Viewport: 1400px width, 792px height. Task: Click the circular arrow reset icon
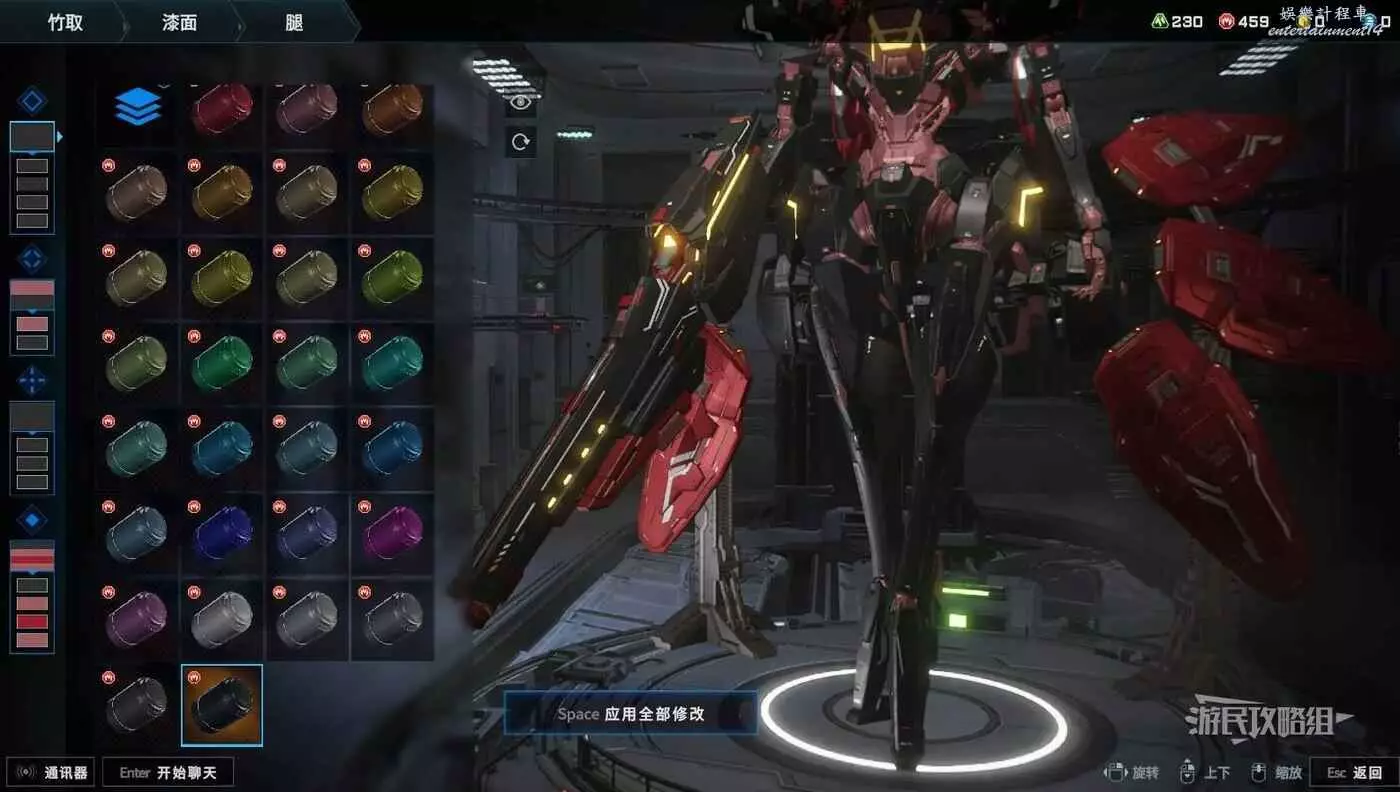[x=520, y=142]
